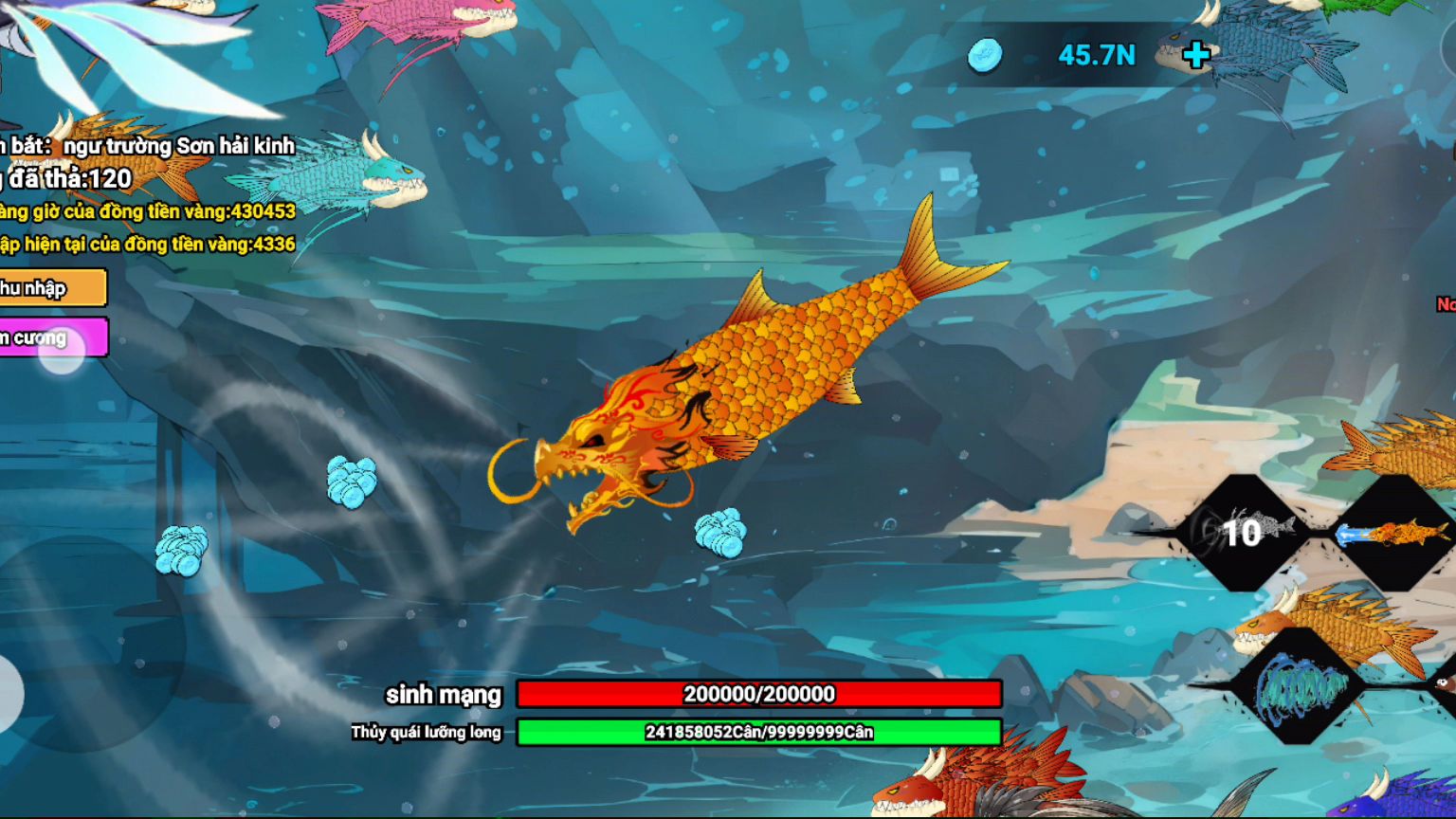The height and width of the screenshot is (819, 1456).
Task: Activate the skeleton fish skill showing 10
Action: pyautogui.click(x=1242, y=532)
